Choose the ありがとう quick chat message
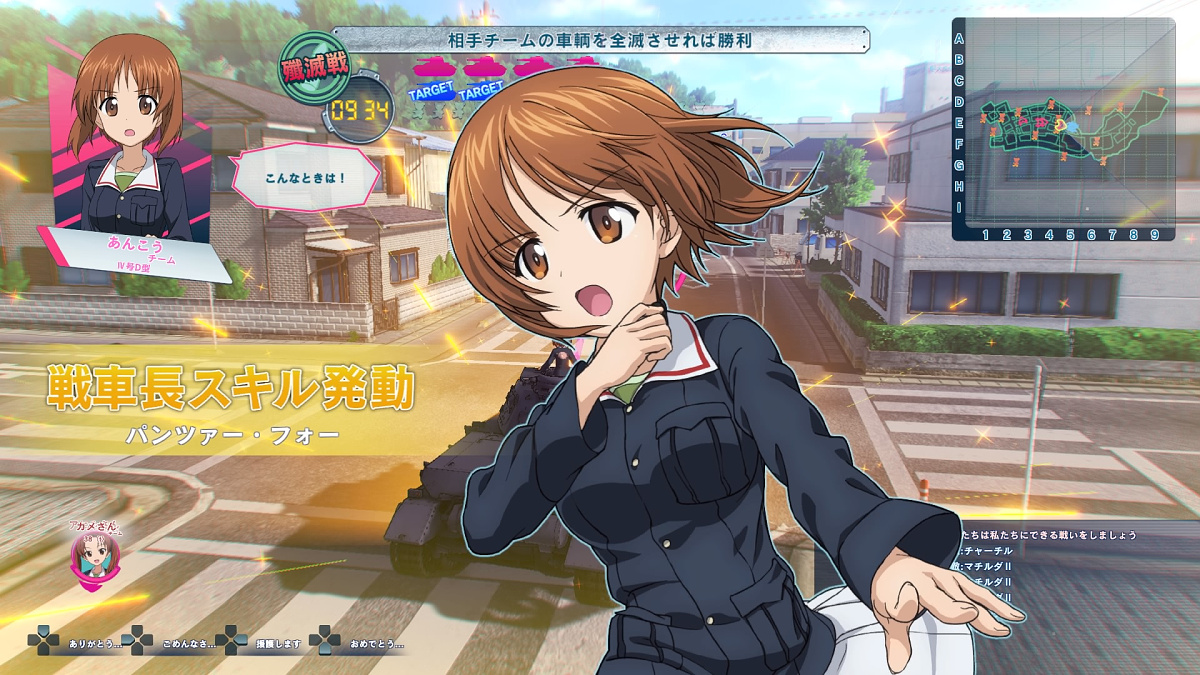Image resolution: width=1200 pixels, height=675 pixels. point(78,641)
